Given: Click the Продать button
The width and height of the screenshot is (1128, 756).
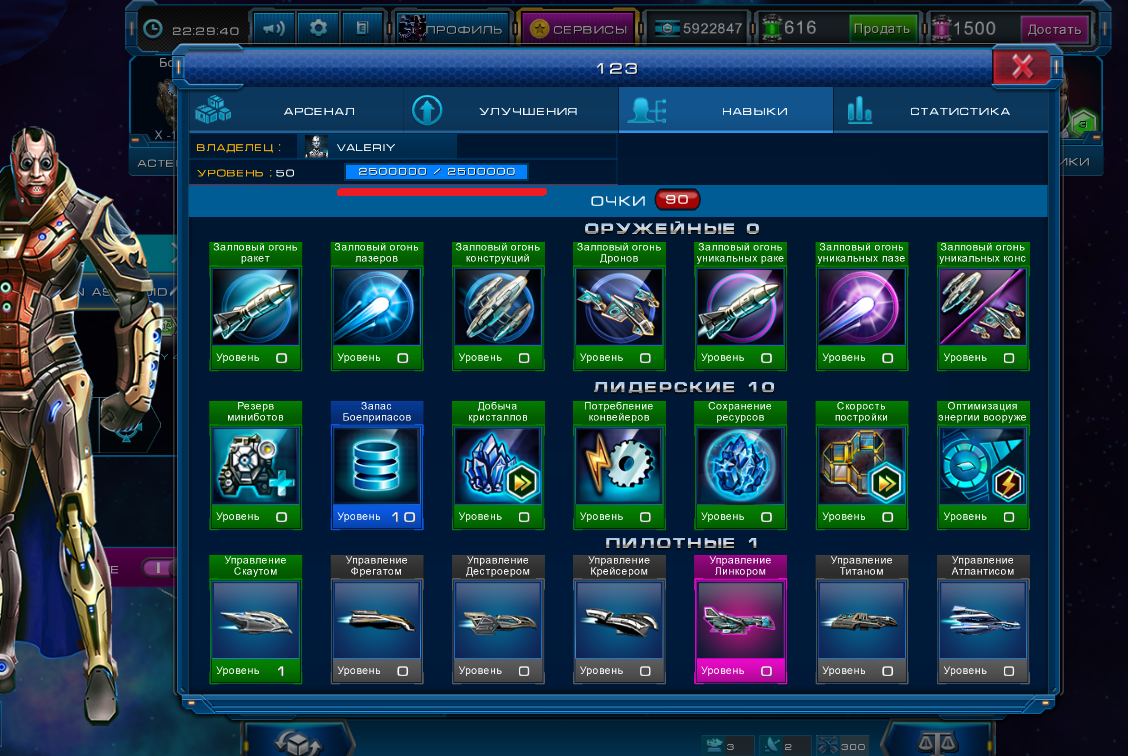Looking at the screenshot, I should [881, 29].
